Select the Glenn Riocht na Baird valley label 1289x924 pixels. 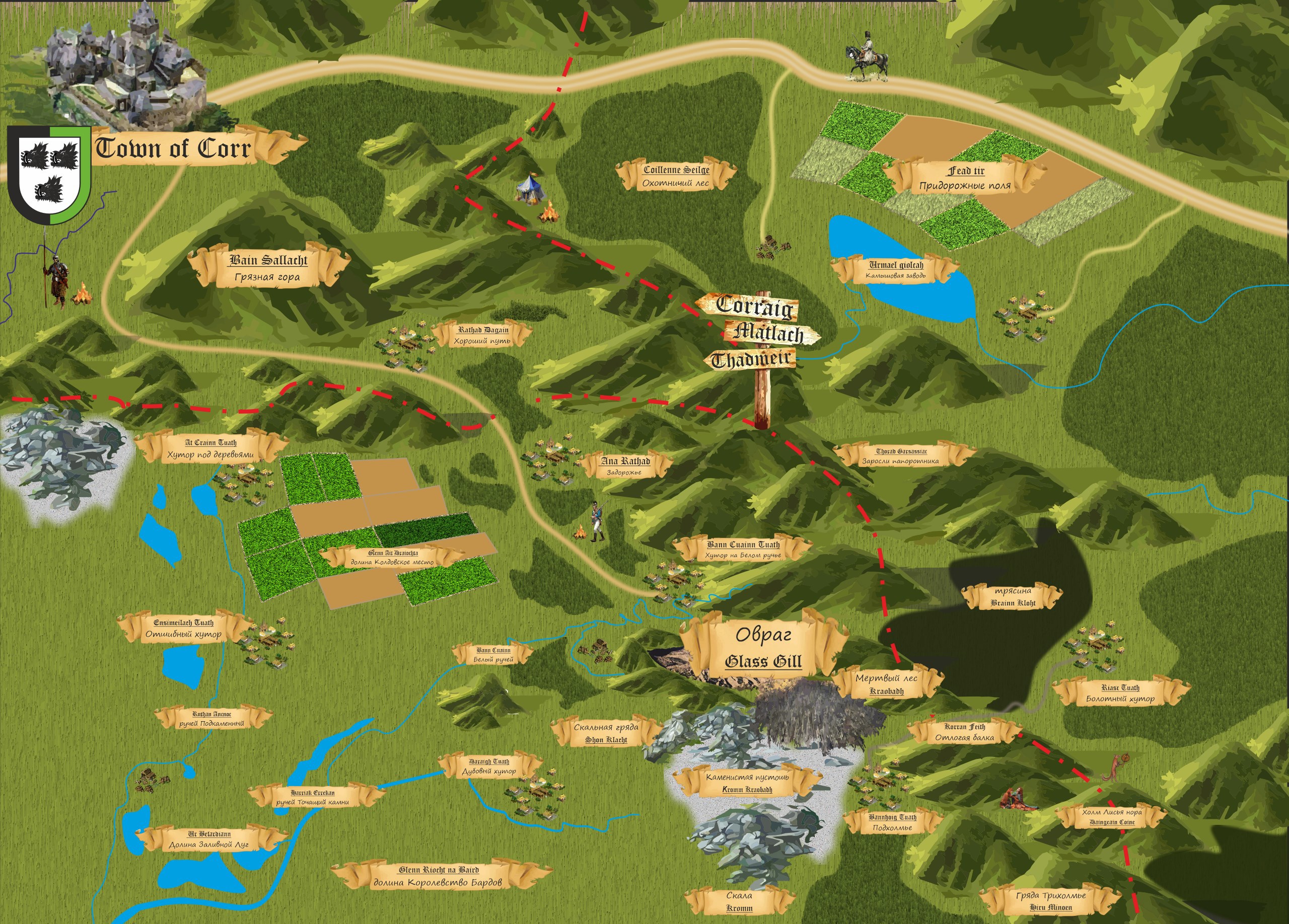point(438,876)
